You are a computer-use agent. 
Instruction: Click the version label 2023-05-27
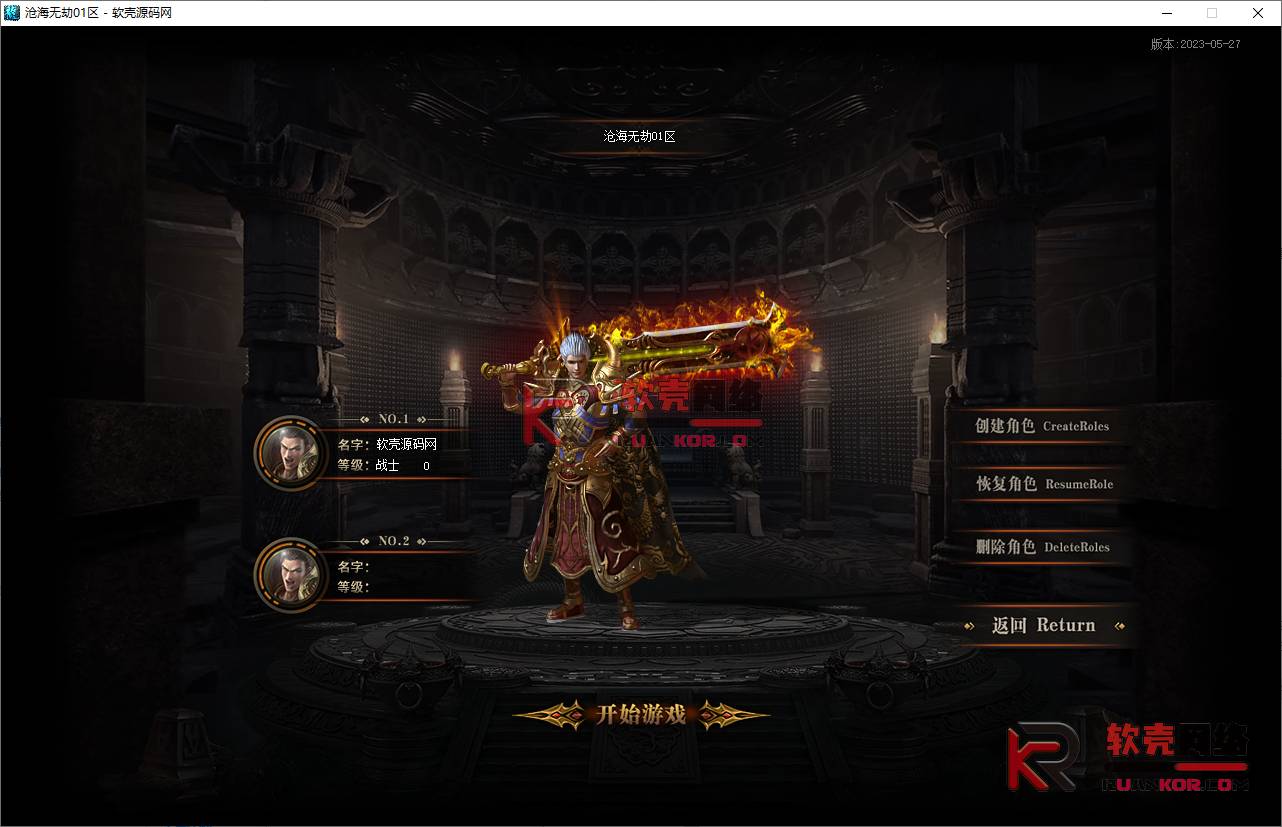1196,44
